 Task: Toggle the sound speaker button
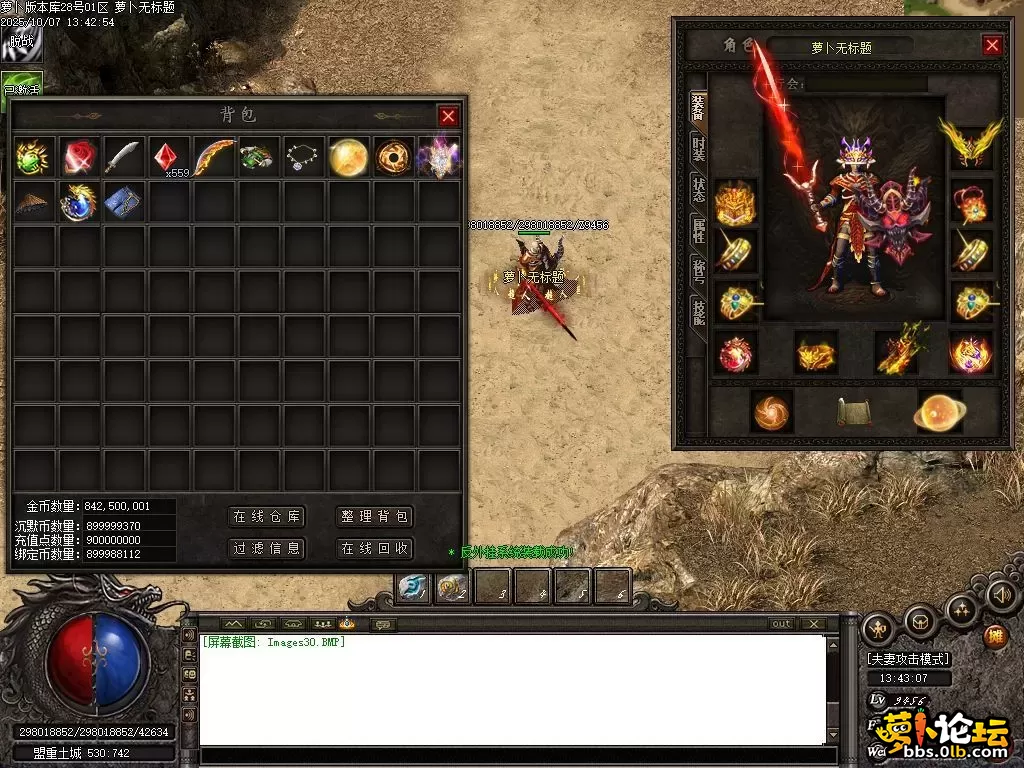point(1001,595)
